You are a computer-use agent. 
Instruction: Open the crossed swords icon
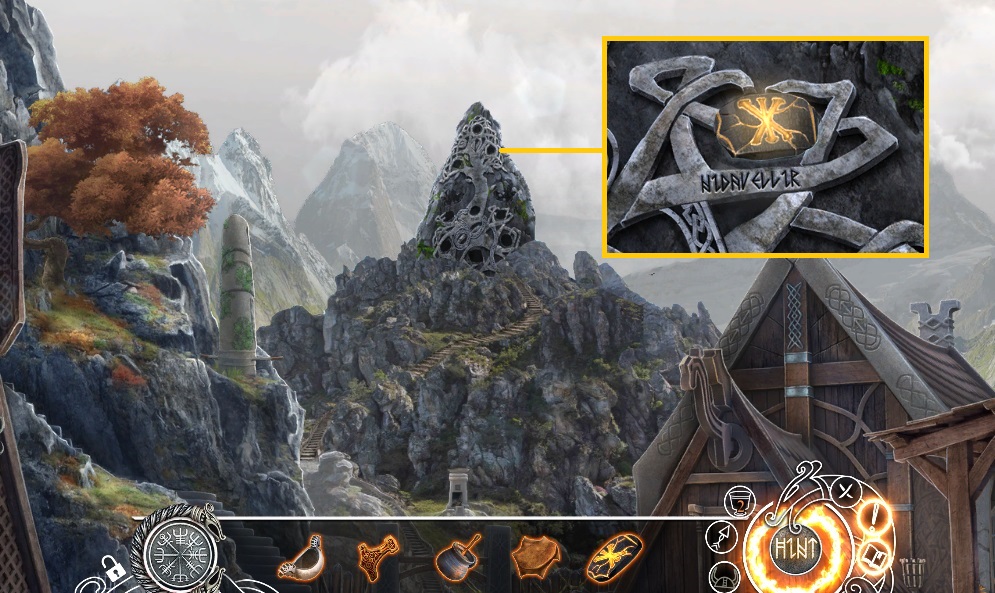click(845, 491)
